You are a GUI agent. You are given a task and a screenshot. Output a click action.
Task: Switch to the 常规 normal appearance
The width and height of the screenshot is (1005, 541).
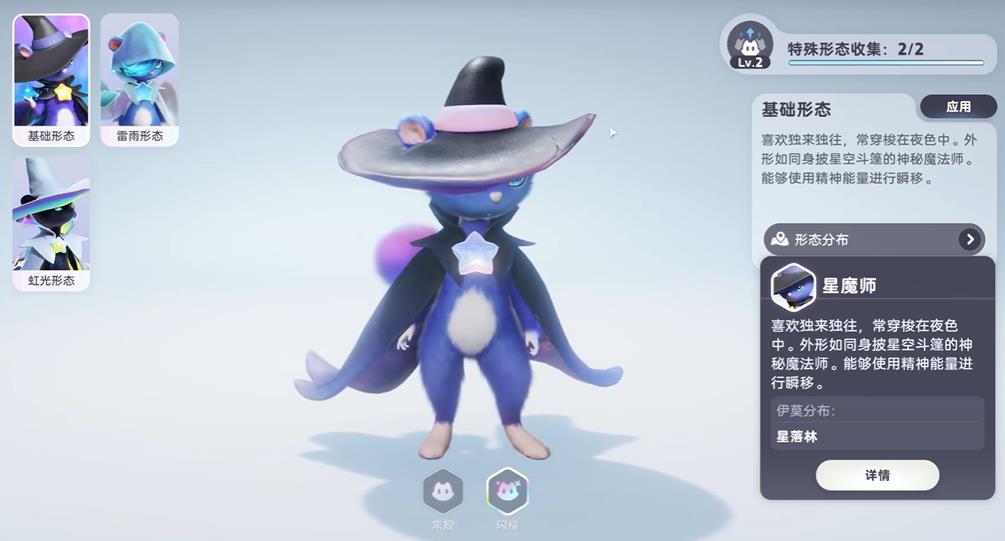442,491
